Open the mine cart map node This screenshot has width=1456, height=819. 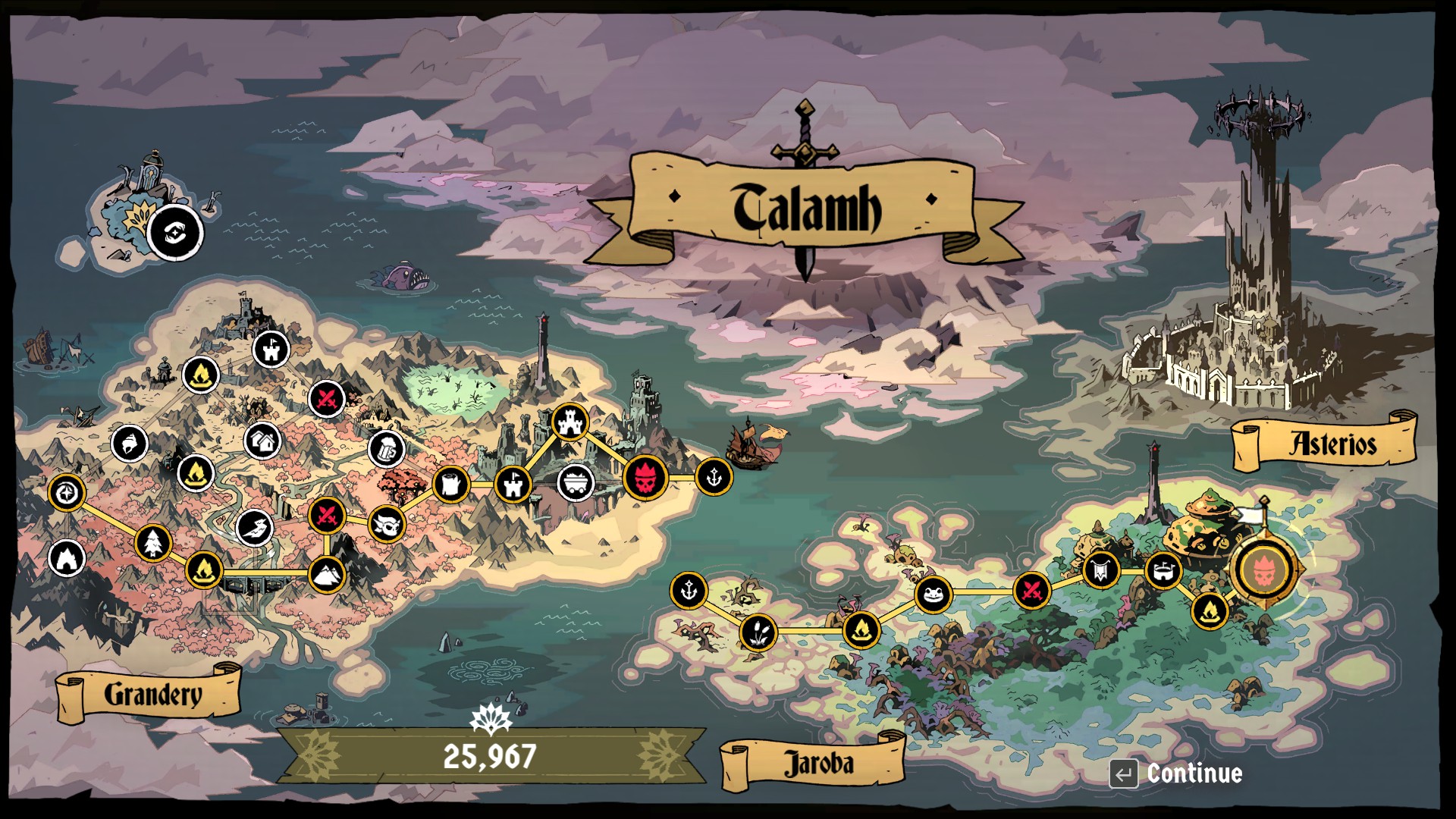[x=576, y=482]
